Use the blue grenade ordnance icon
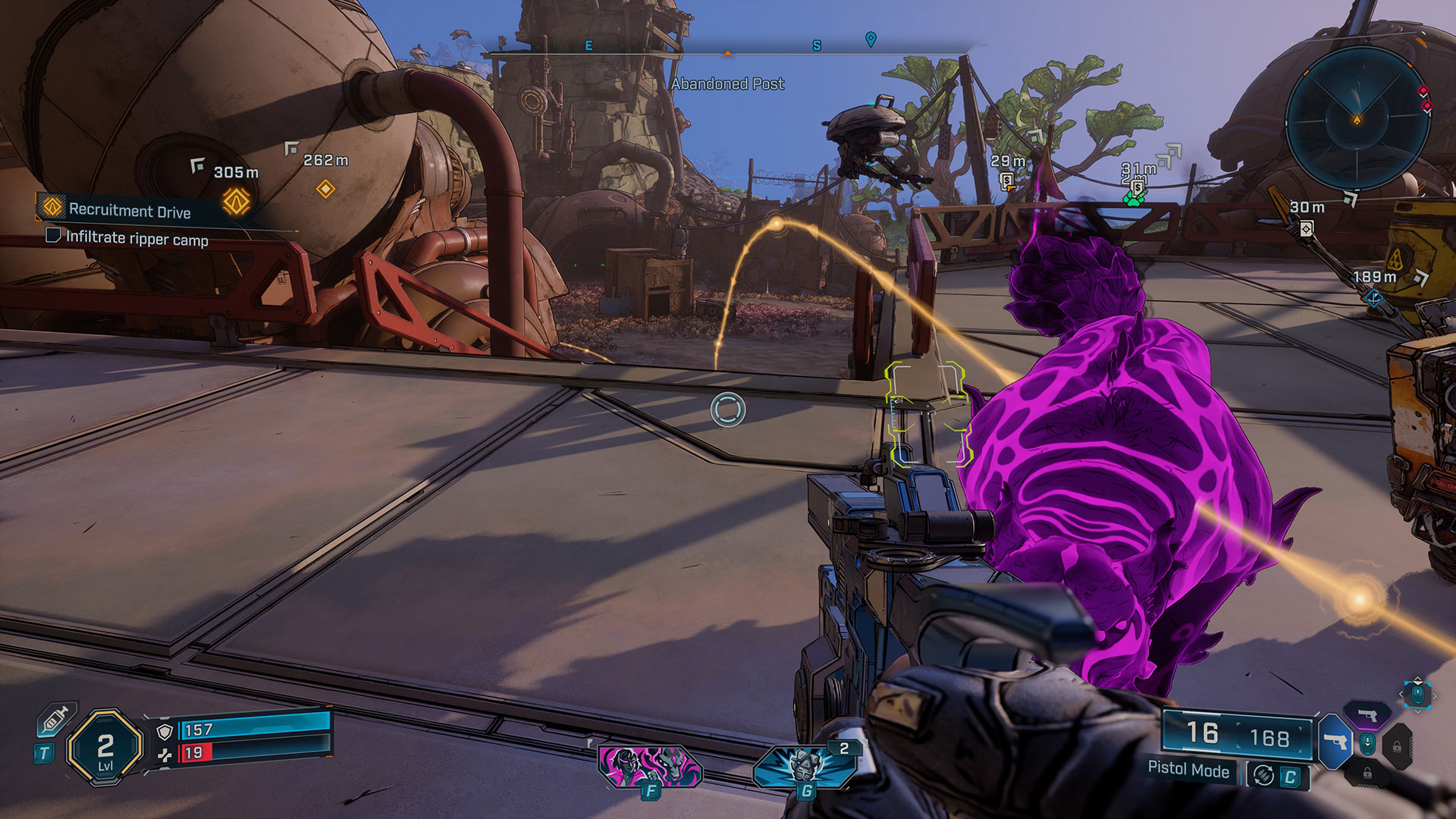 (805, 766)
